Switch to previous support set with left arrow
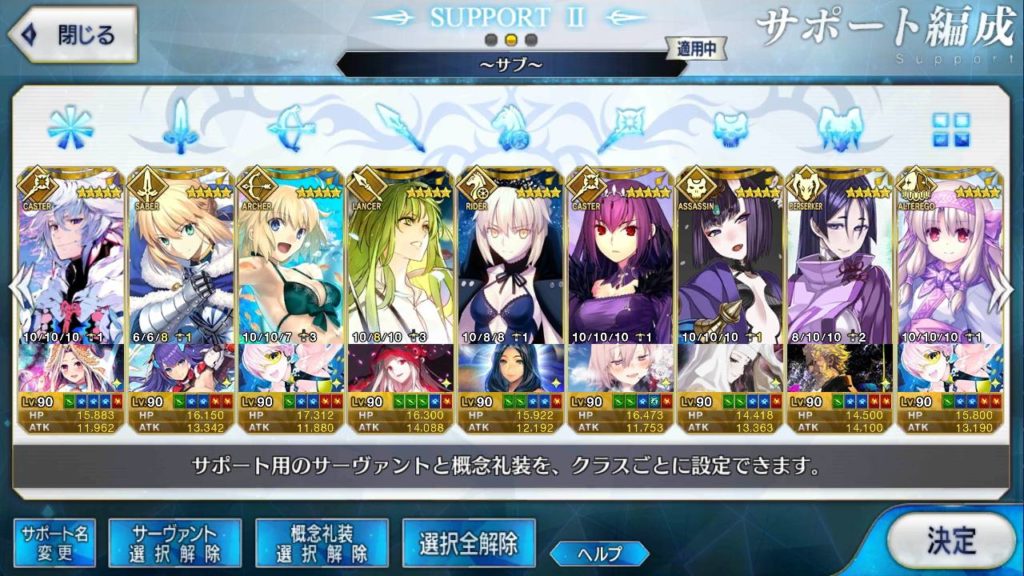 15,288
